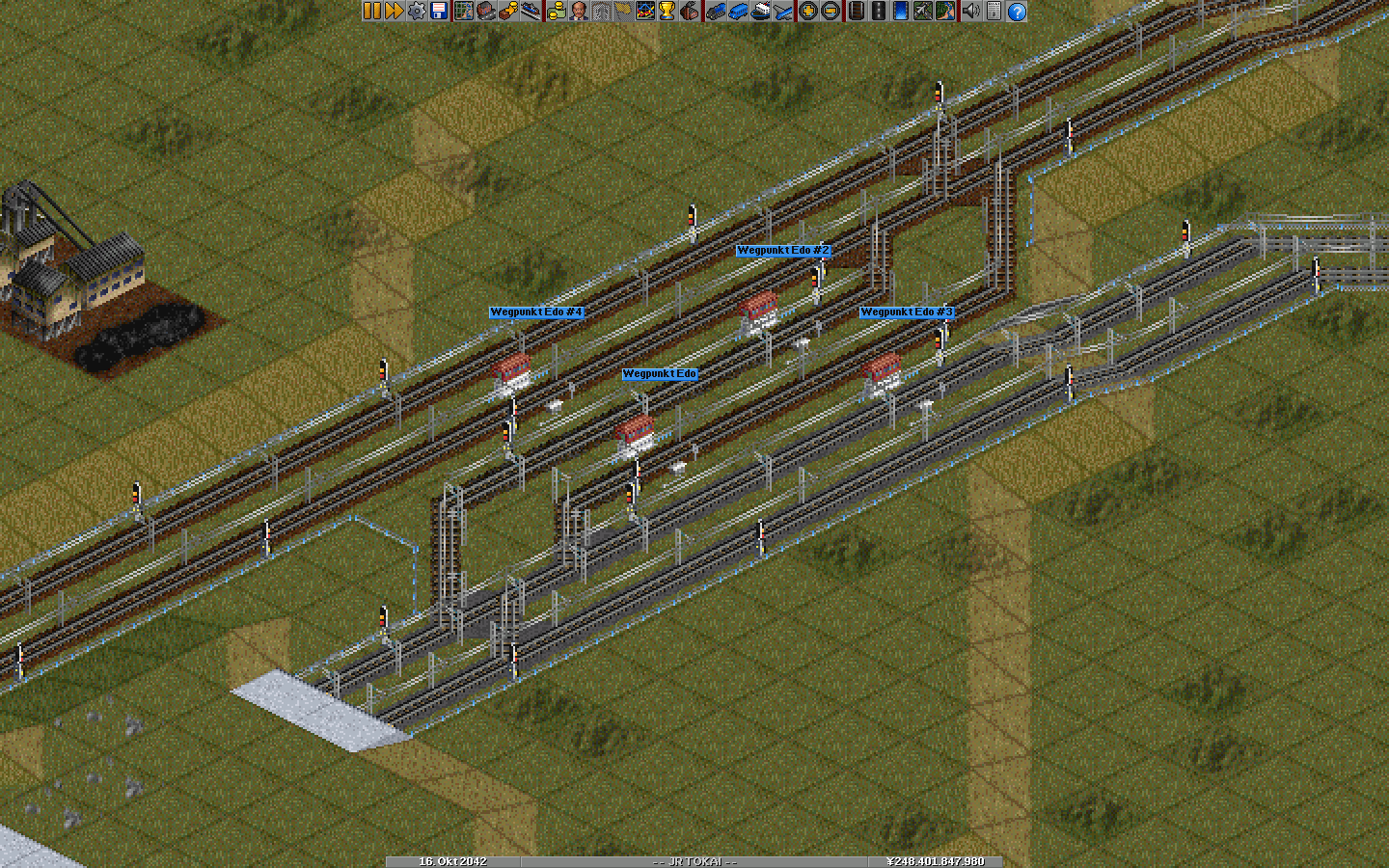Open company info via manager face icon

pyautogui.click(x=578, y=11)
